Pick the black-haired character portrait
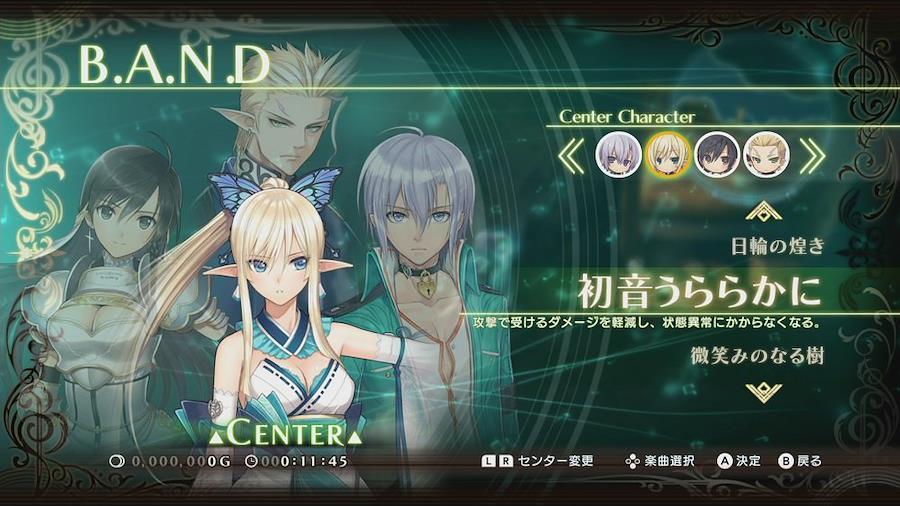 717,154
